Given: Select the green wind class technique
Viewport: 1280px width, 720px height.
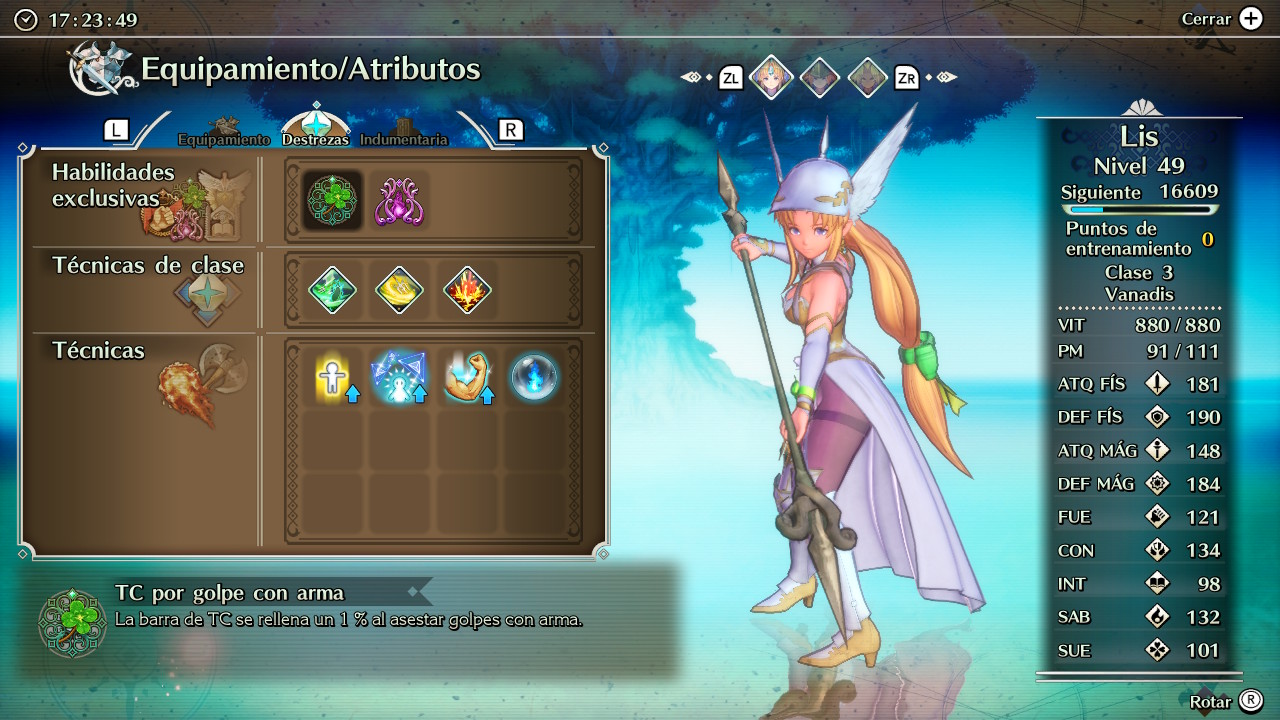Looking at the screenshot, I should [332, 290].
